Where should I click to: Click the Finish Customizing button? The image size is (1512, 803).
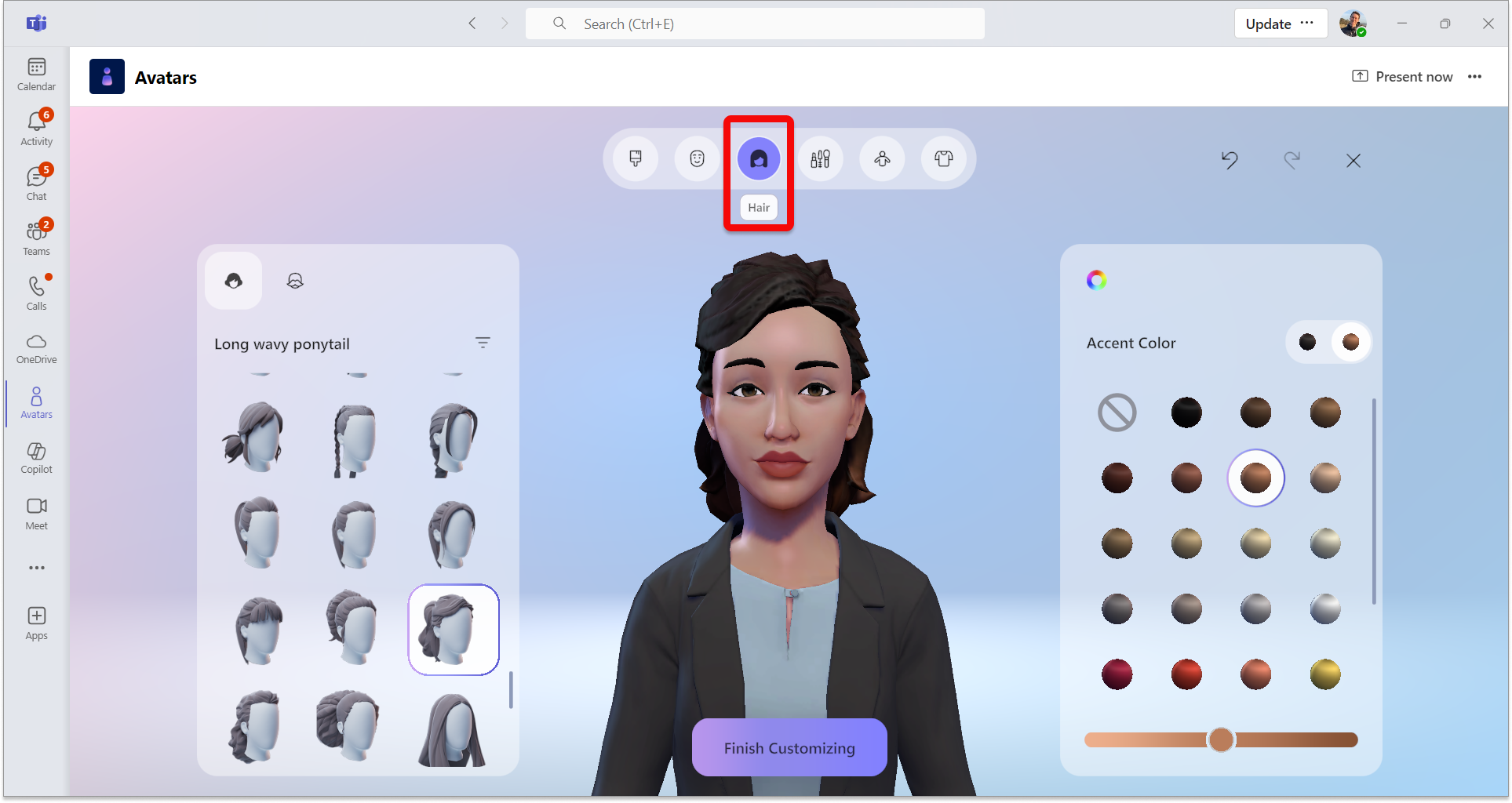coord(789,747)
